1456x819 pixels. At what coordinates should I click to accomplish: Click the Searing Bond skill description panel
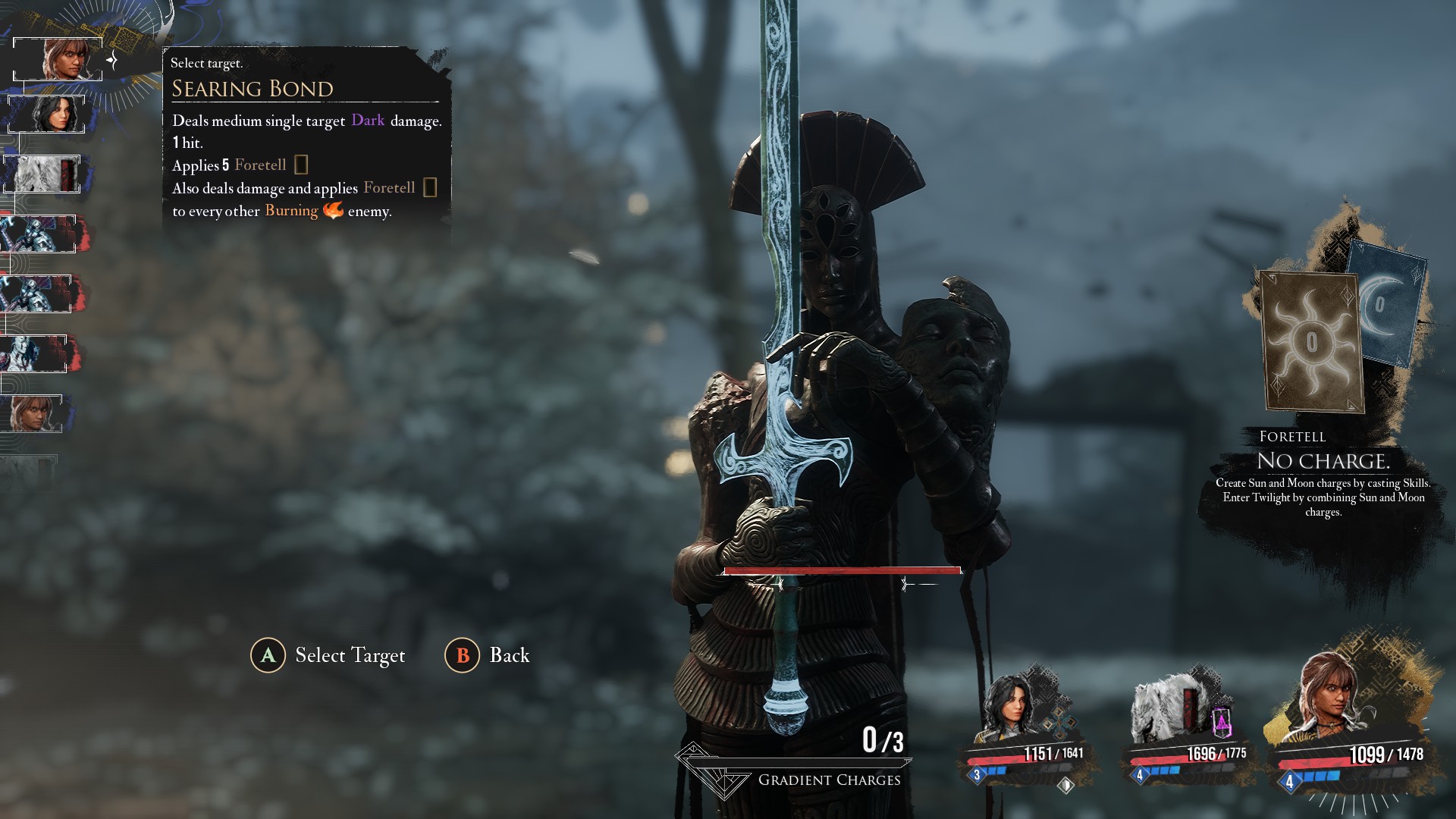click(306, 138)
